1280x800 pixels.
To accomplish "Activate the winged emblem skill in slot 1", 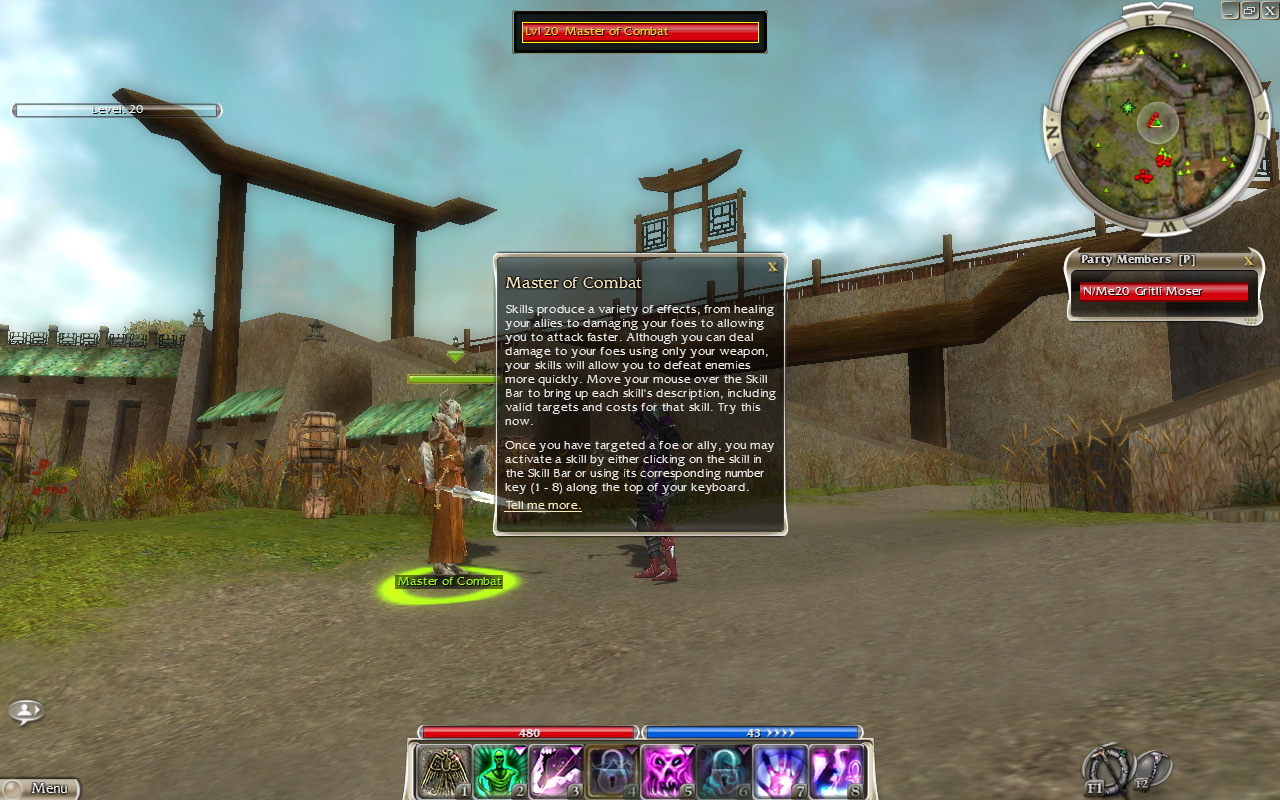I will click(x=443, y=772).
